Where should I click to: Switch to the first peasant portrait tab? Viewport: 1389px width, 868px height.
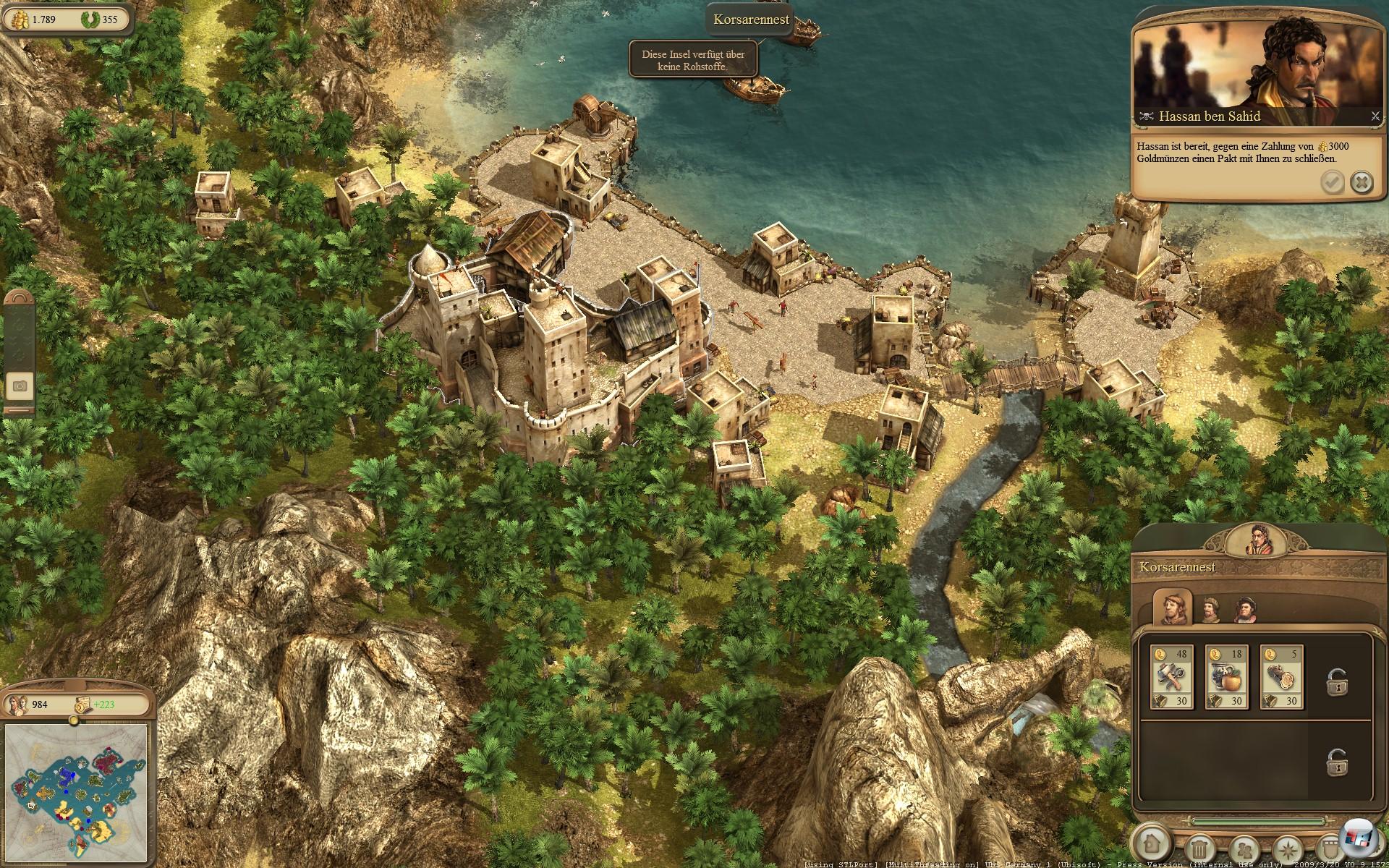(1172, 607)
